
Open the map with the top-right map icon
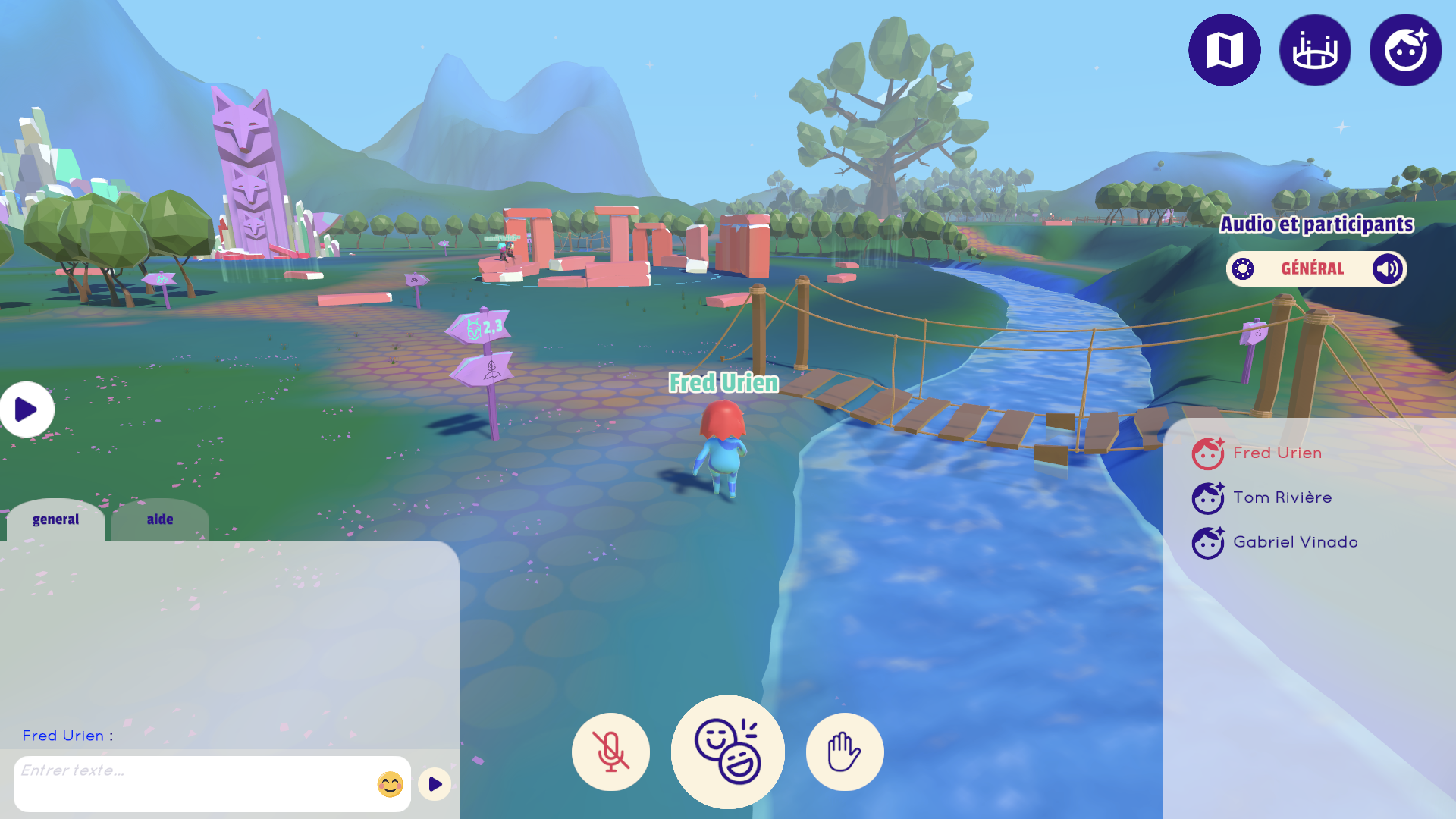(1224, 50)
